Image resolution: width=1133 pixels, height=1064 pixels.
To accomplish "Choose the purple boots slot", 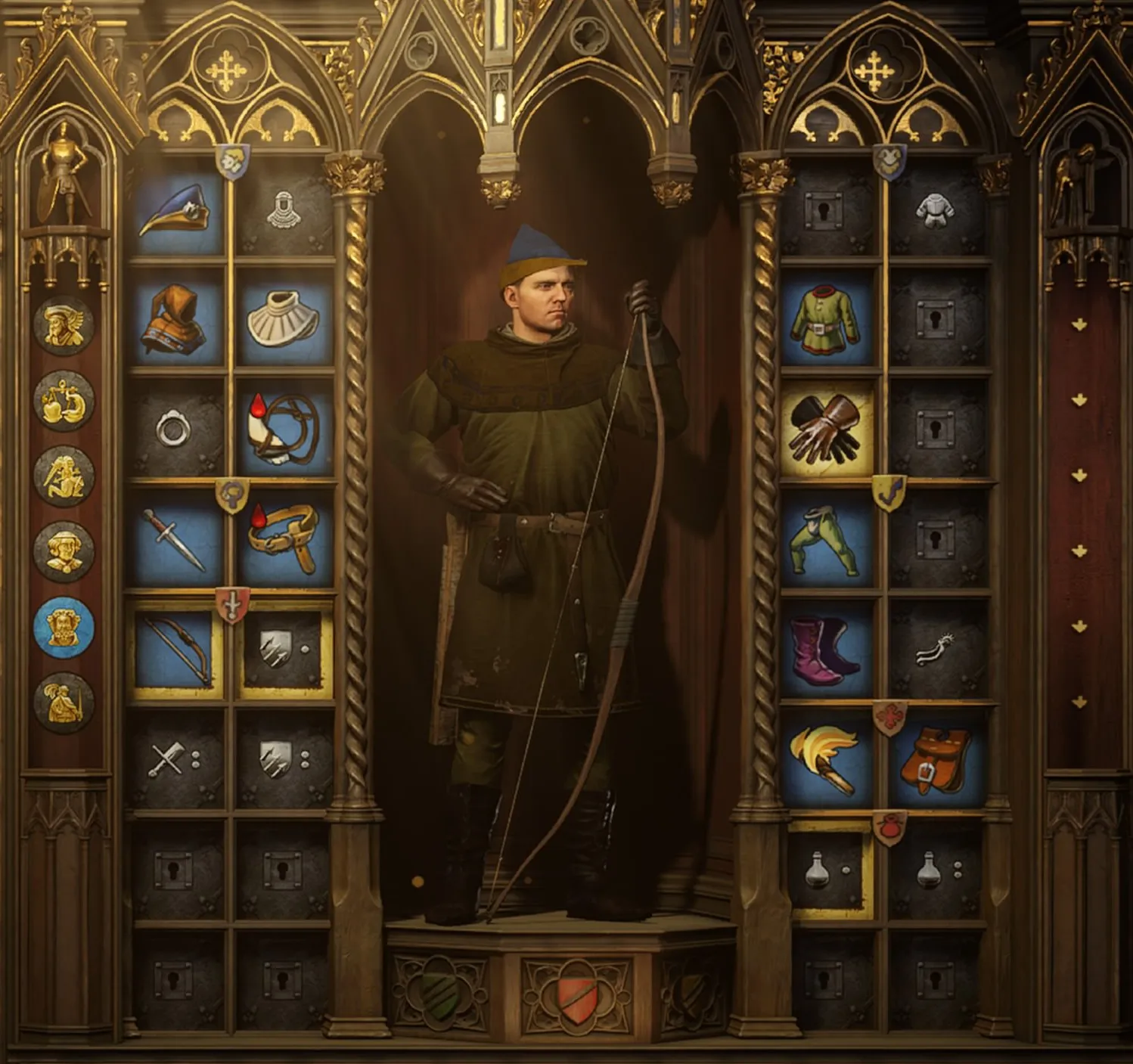I will (x=827, y=649).
